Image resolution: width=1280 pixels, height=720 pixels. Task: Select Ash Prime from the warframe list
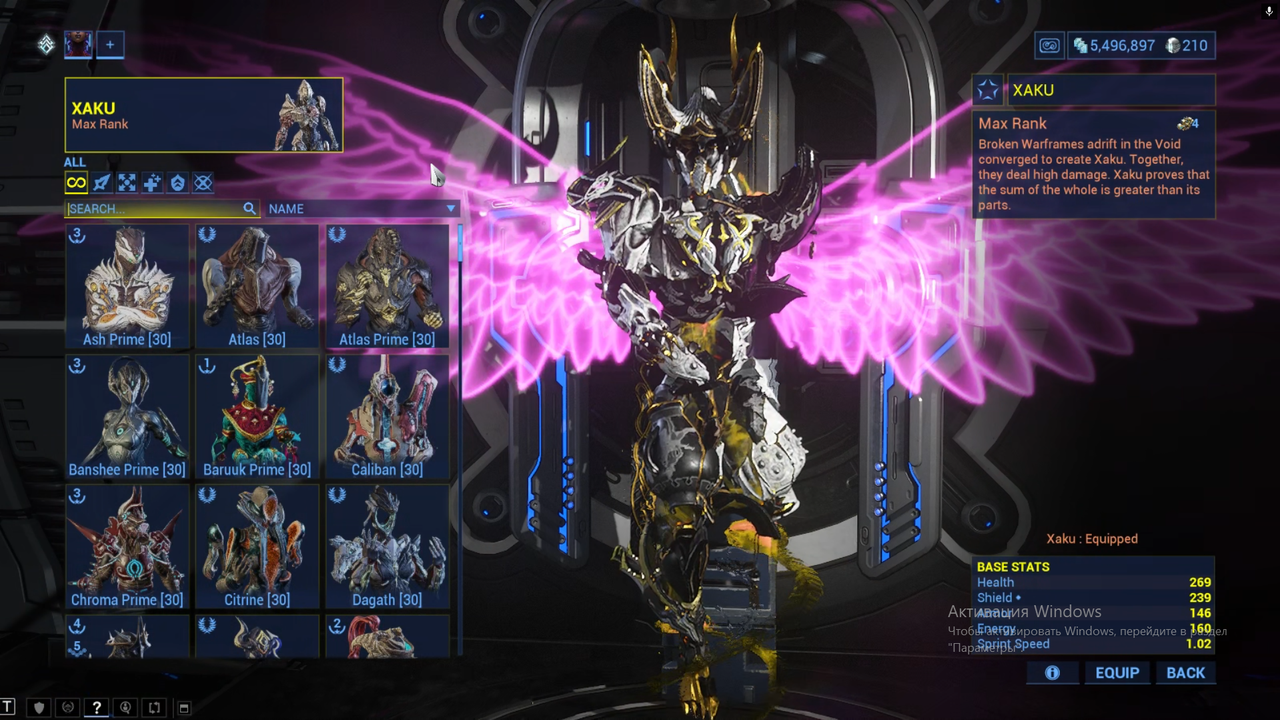pos(127,286)
